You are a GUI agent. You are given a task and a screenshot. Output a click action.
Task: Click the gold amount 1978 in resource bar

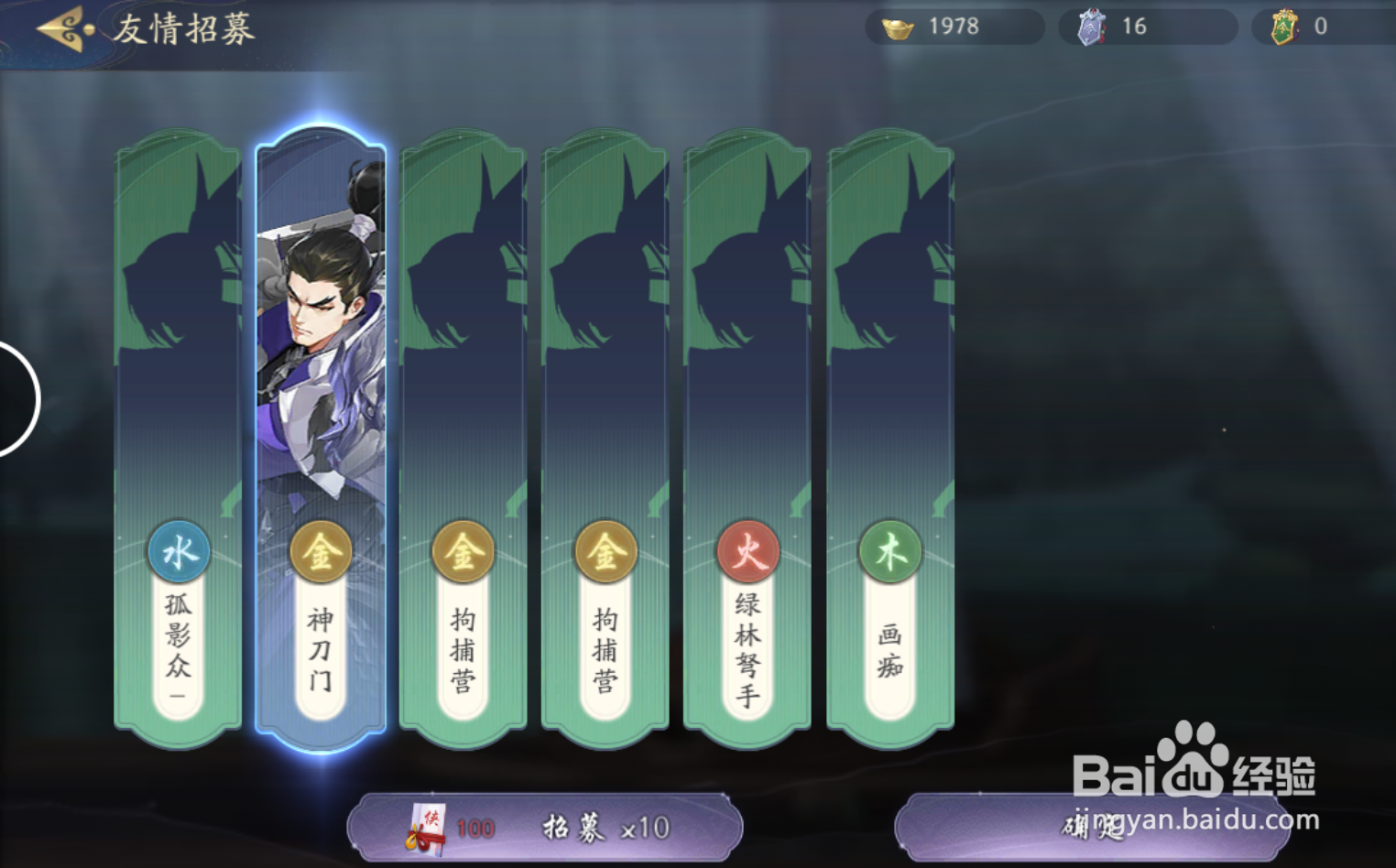[953, 26]
